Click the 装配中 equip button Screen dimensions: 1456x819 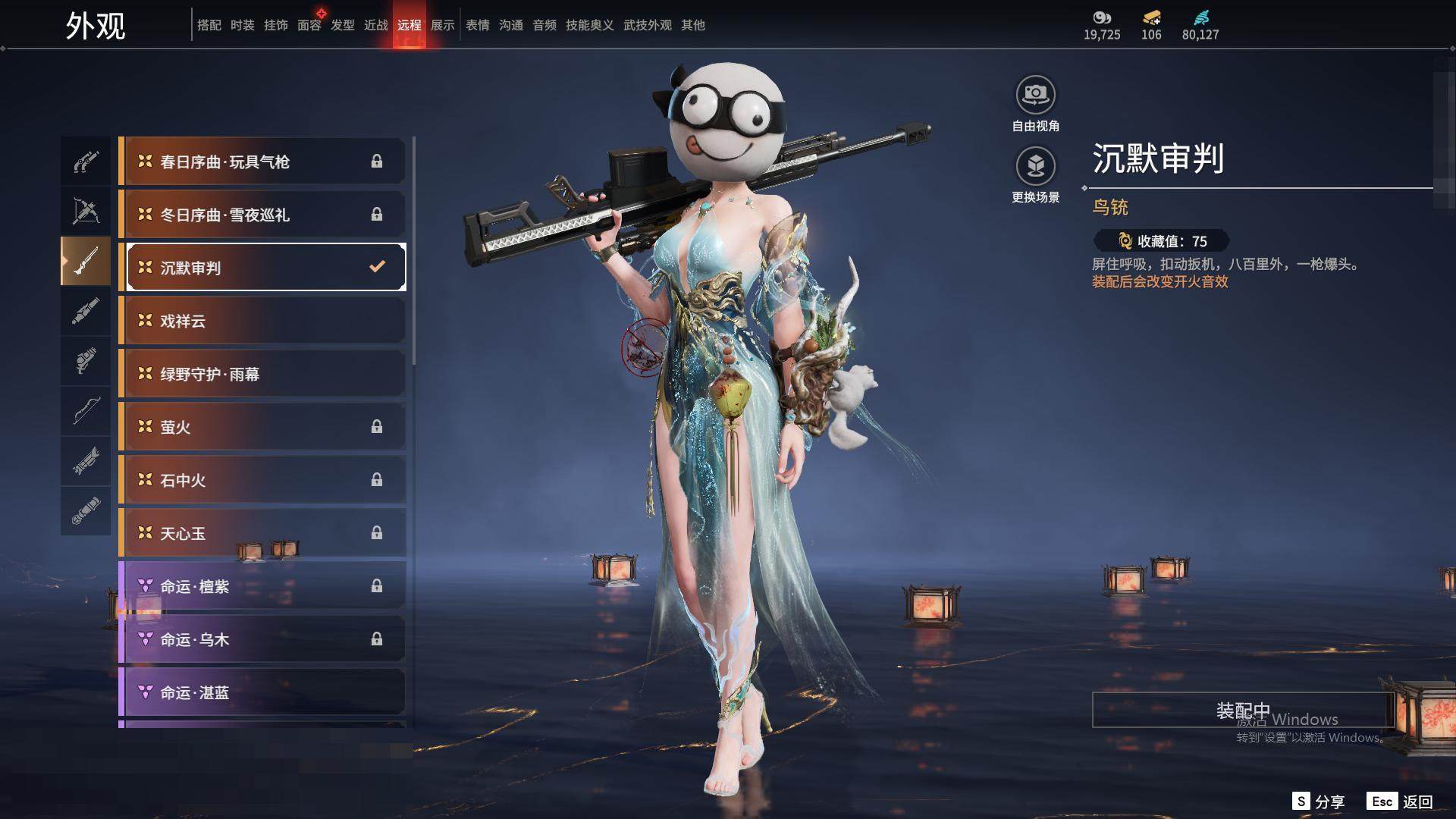(1243, 711)
